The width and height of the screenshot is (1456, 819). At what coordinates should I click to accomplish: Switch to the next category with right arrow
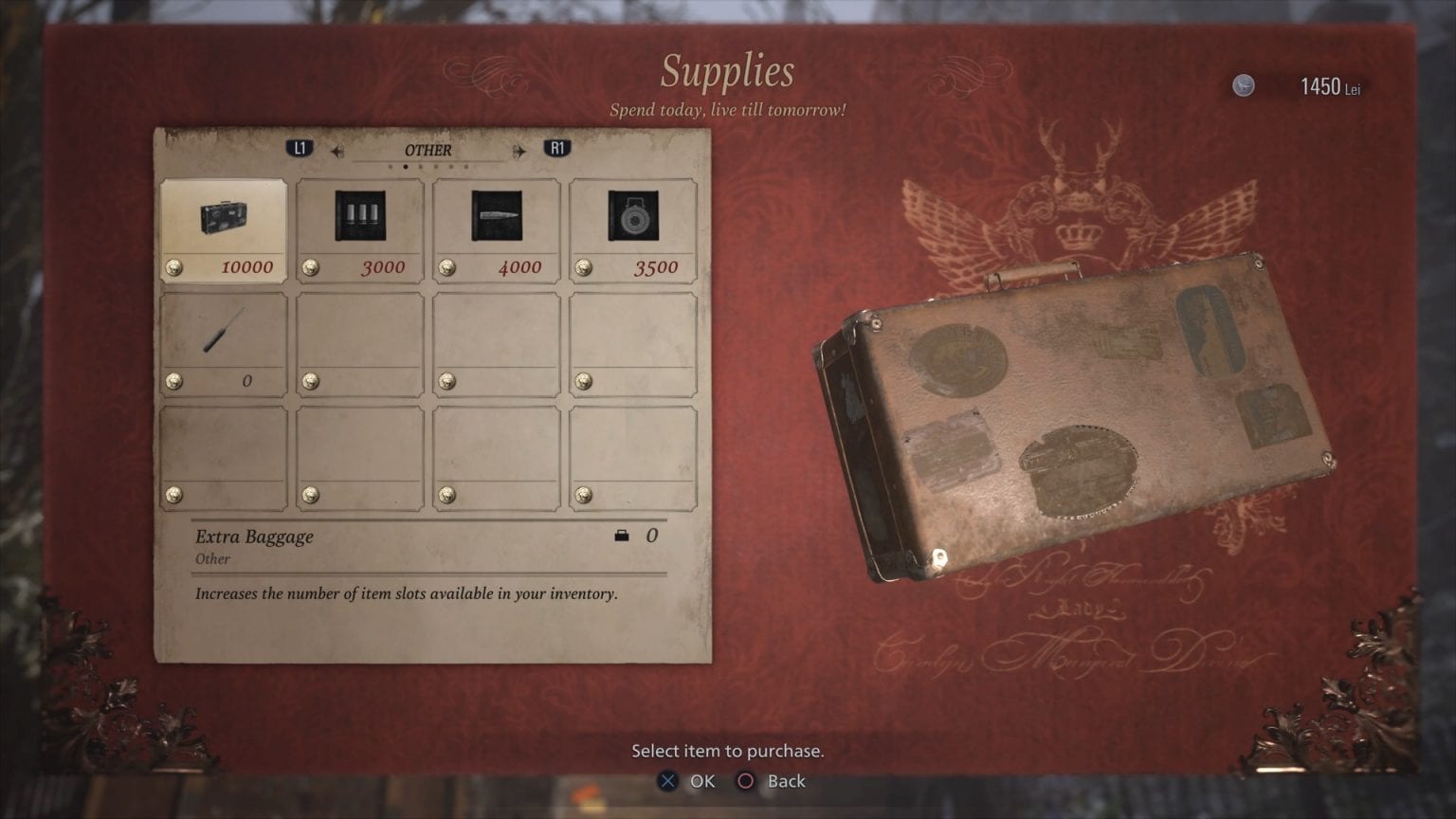[x=519, y=151]
